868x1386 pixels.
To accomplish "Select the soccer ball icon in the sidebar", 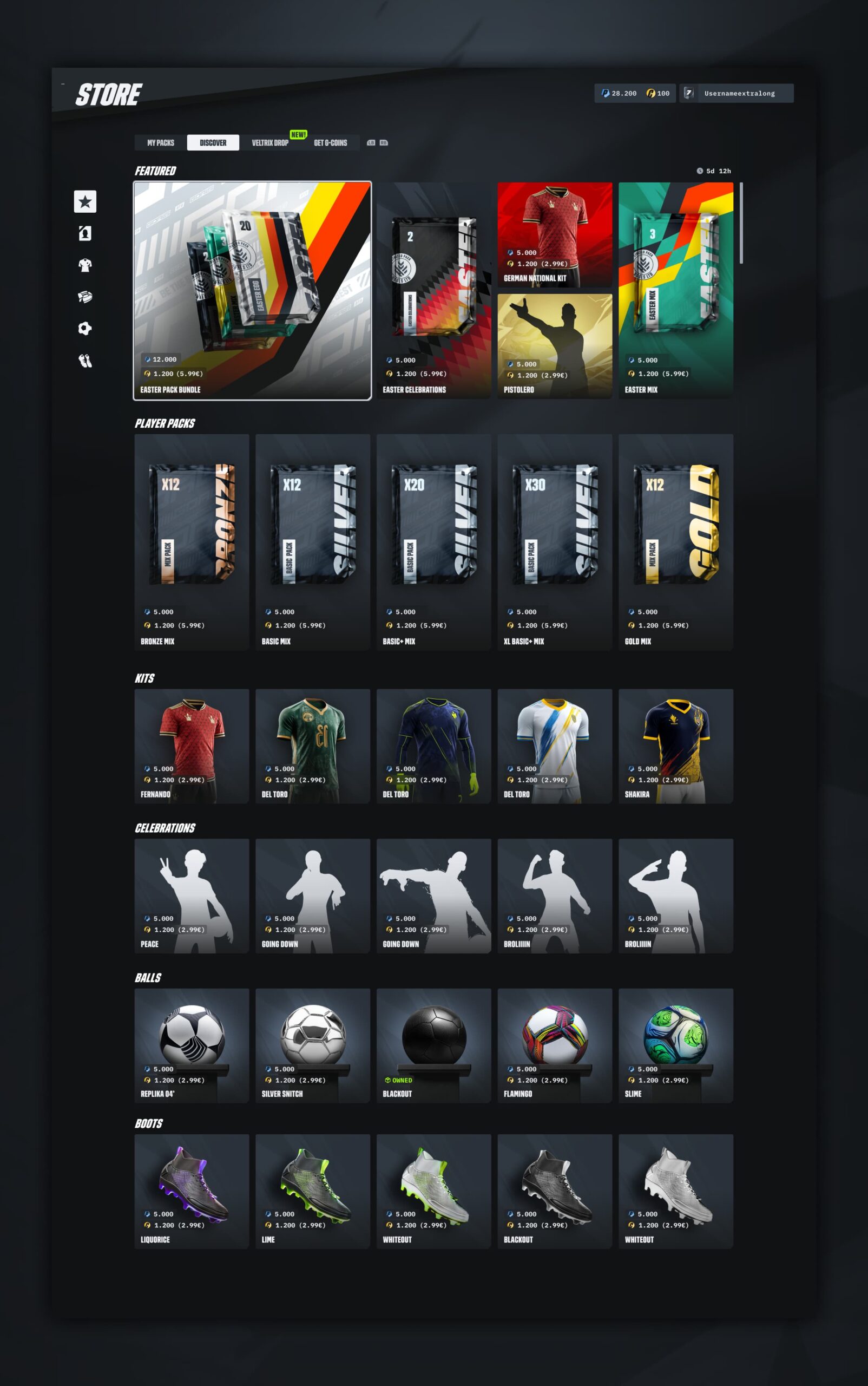I will click(x=85, y=328).
